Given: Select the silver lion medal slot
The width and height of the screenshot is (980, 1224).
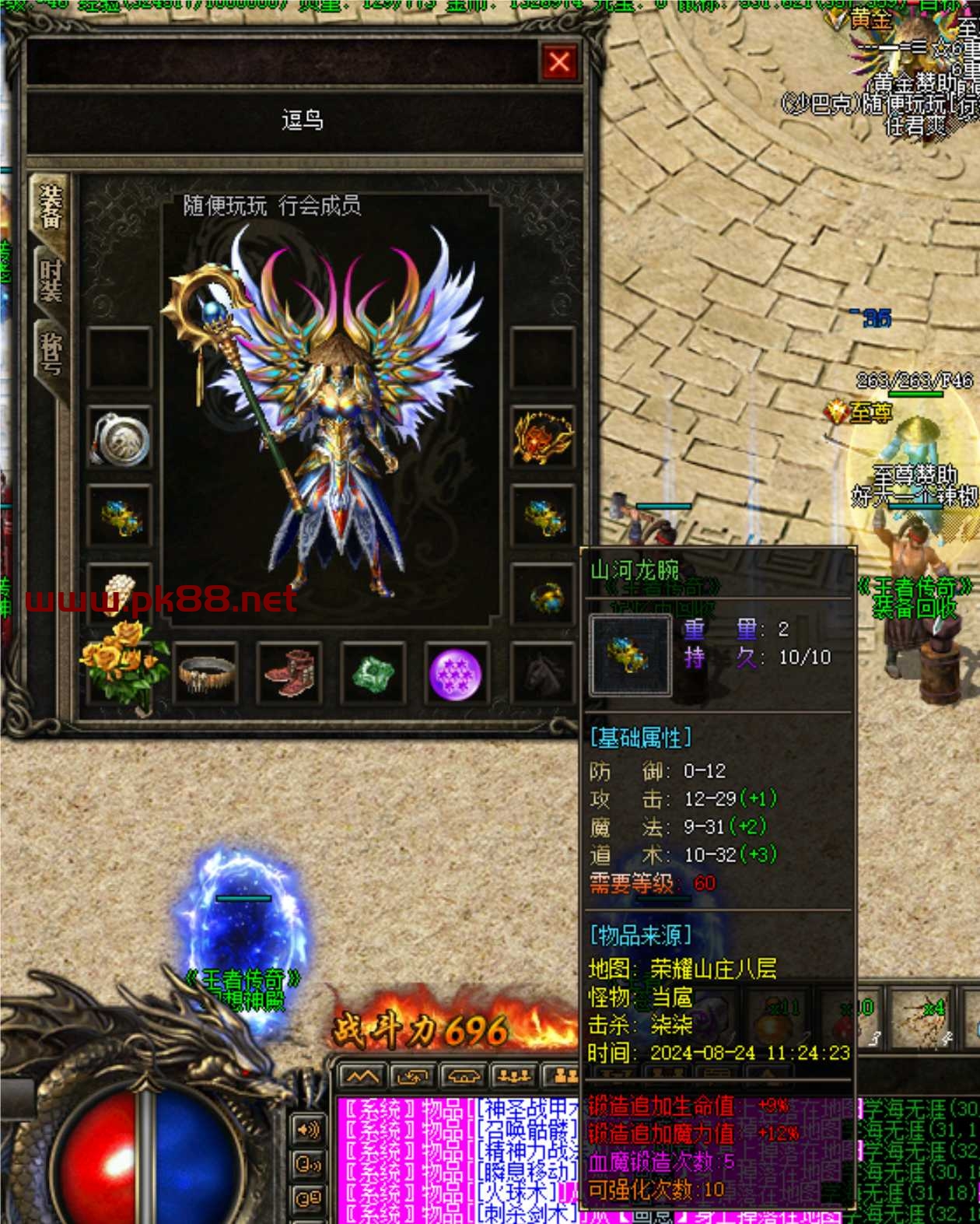Looking at the screenshot, I should 119,438.
